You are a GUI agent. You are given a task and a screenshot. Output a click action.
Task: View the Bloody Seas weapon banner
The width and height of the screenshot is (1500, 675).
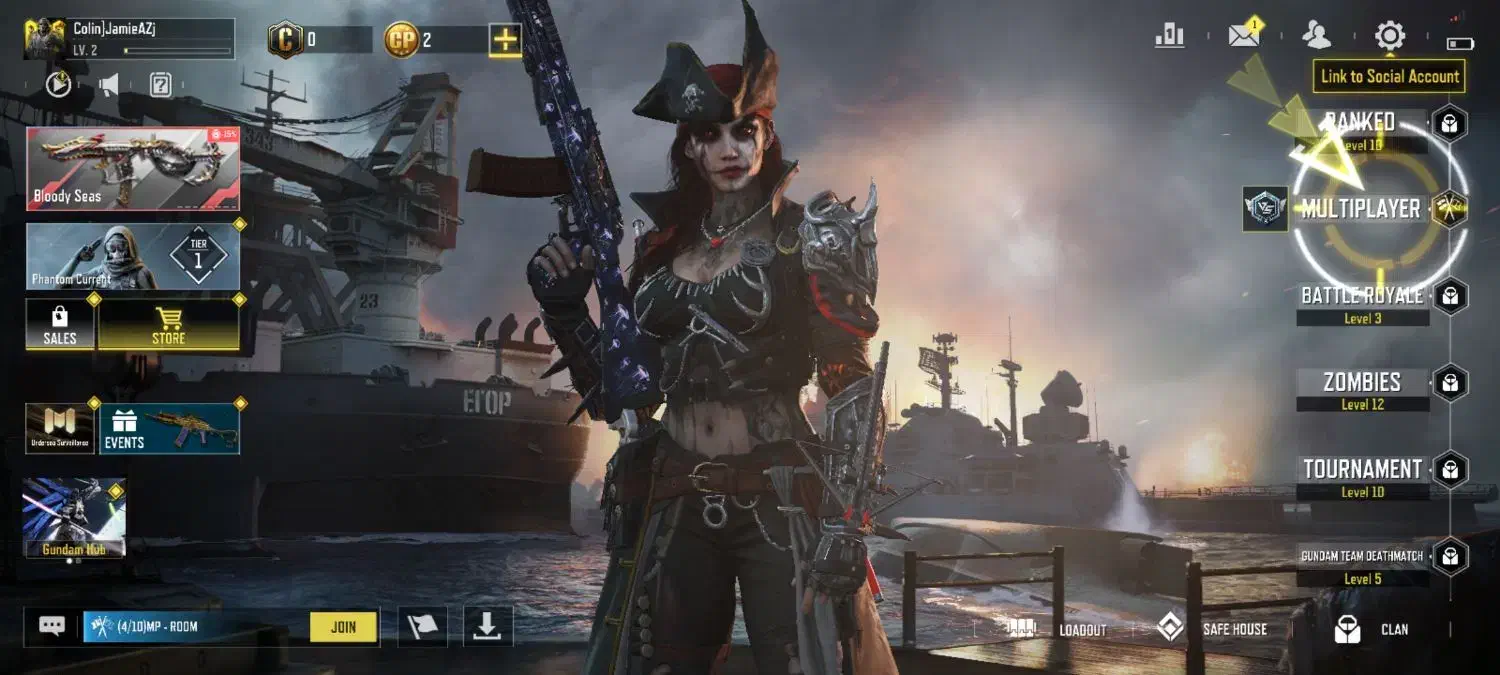tap(133, 168)
